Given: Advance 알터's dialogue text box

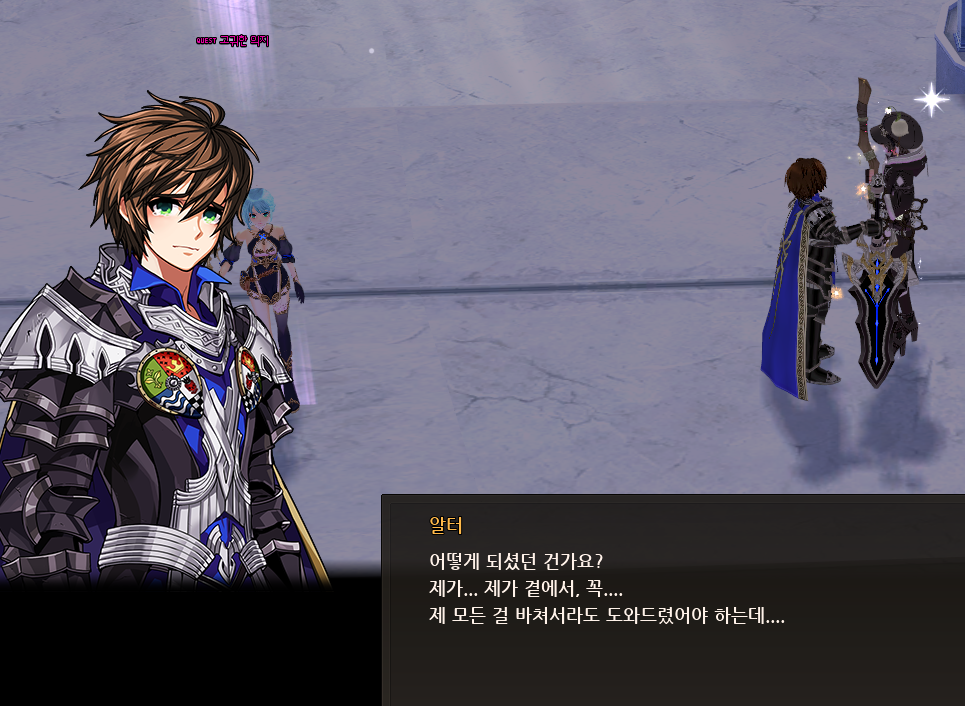Looking at the screenshot, I should [672, 600].
